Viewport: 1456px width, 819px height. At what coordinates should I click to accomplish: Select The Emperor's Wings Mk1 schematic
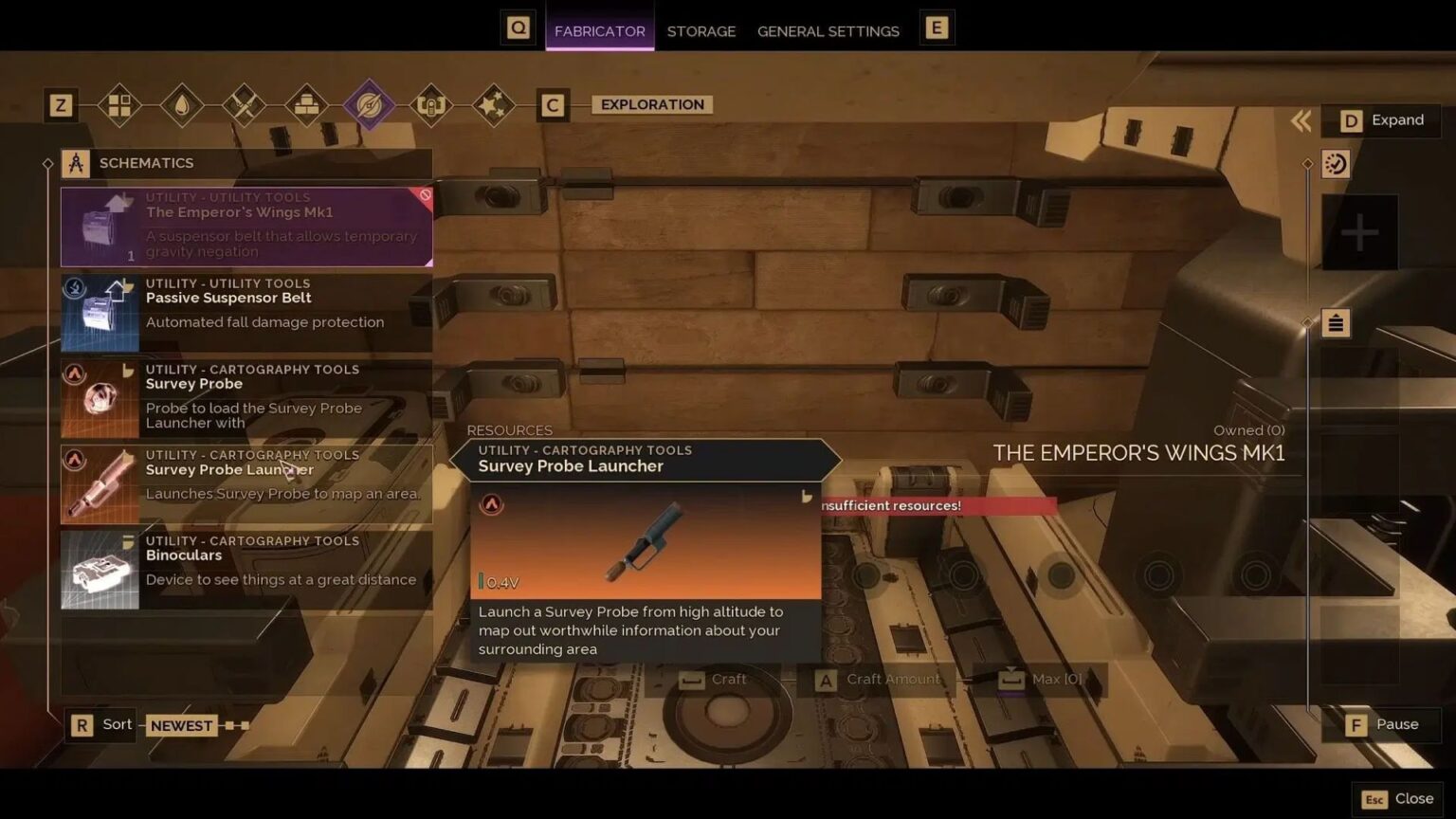tap(246, 227)
